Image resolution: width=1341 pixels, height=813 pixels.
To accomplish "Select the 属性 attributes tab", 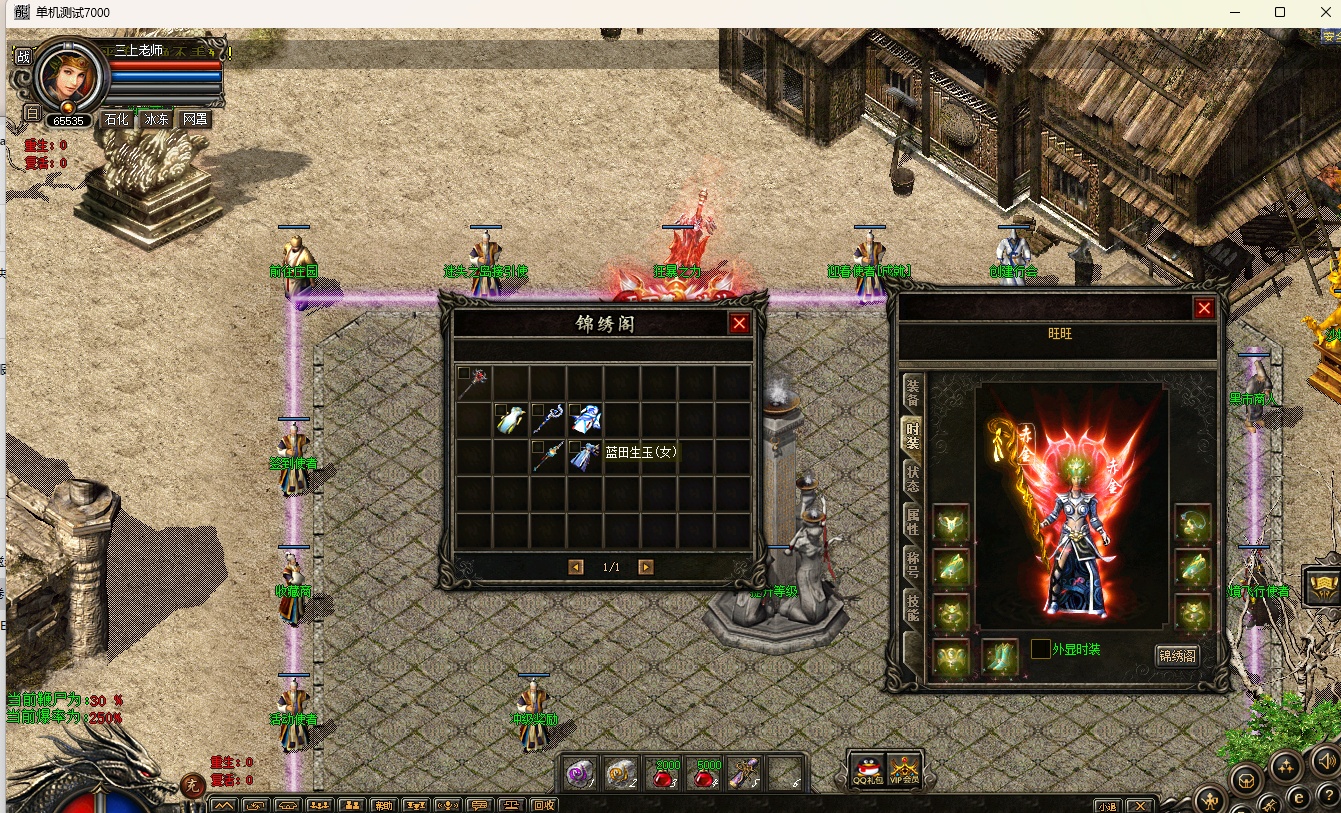I will pyautogui.click(x=912, y=520).
